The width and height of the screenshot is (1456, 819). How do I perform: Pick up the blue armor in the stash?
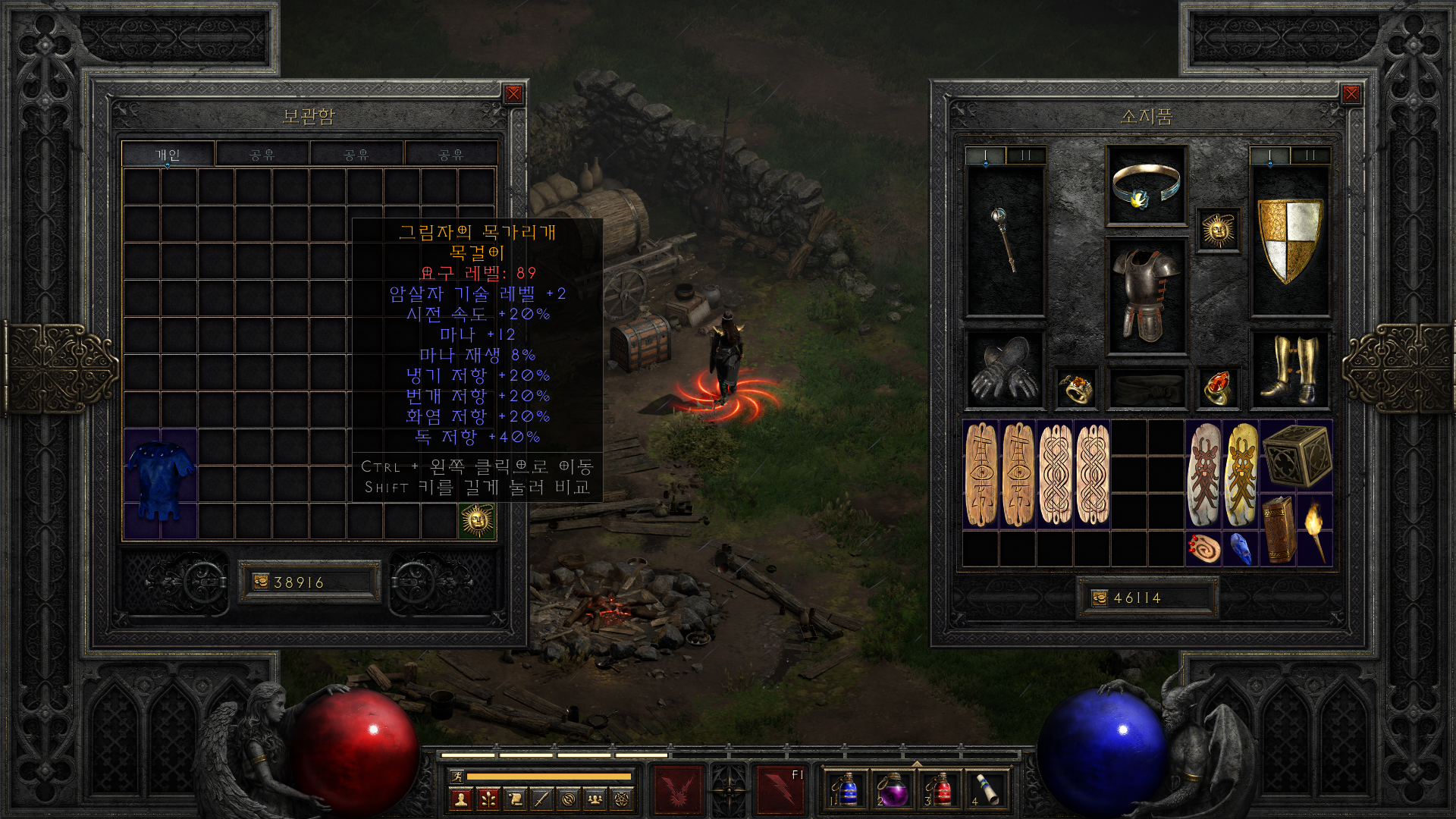pos(160,482)
